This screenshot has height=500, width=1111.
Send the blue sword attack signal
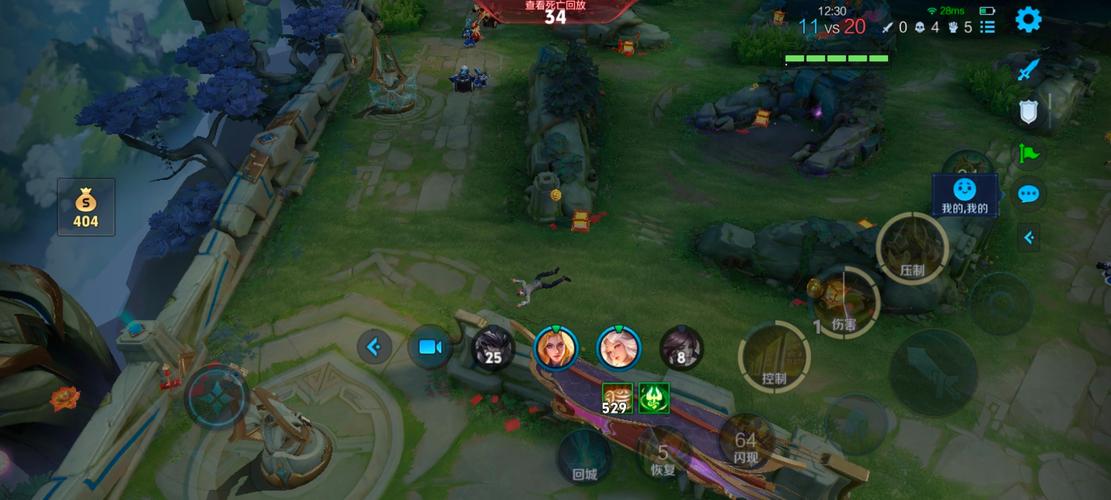[x=1029, y=69]
